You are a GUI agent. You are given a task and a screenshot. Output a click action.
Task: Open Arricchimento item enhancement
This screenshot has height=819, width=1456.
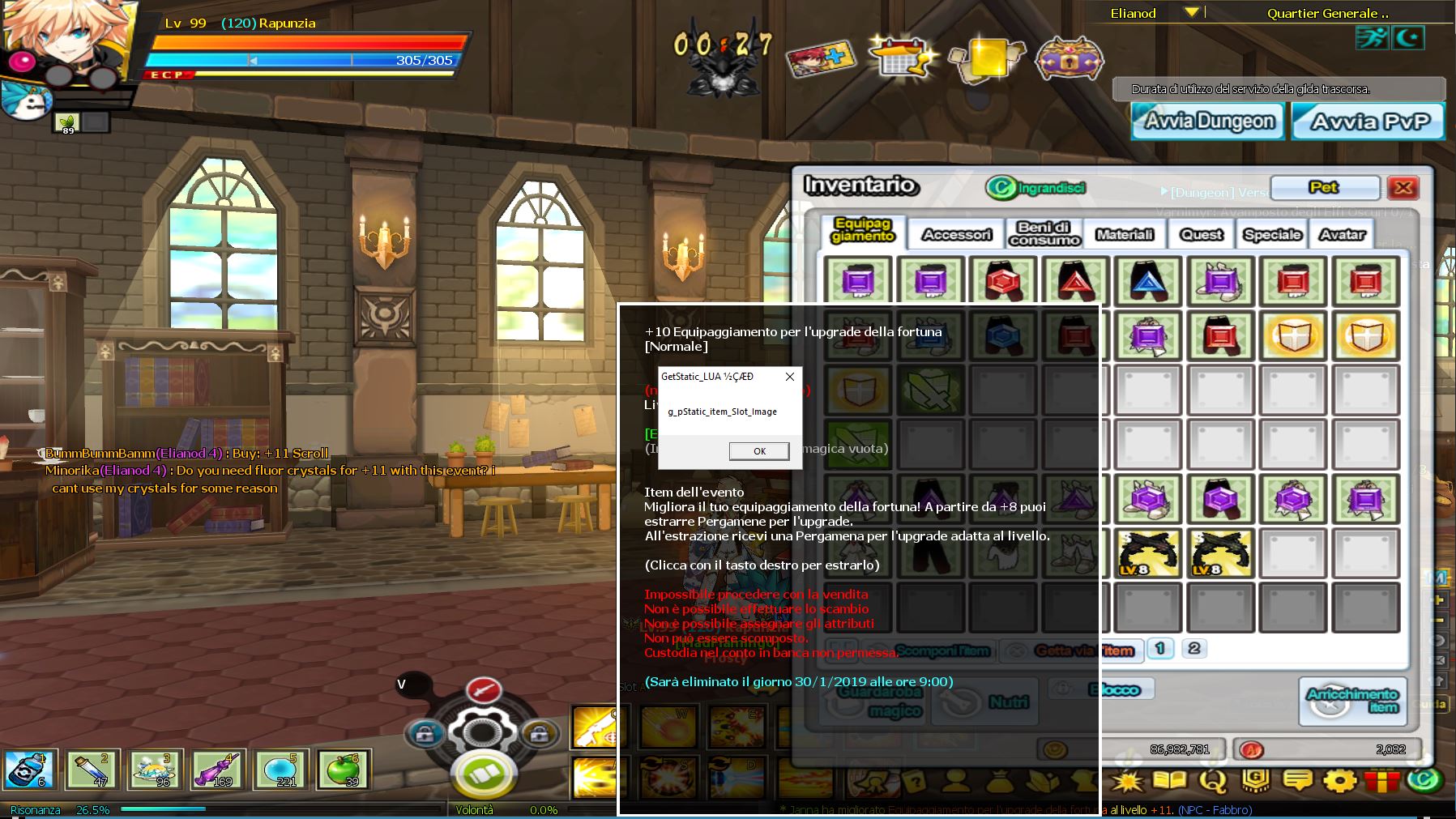[1352, 701]
